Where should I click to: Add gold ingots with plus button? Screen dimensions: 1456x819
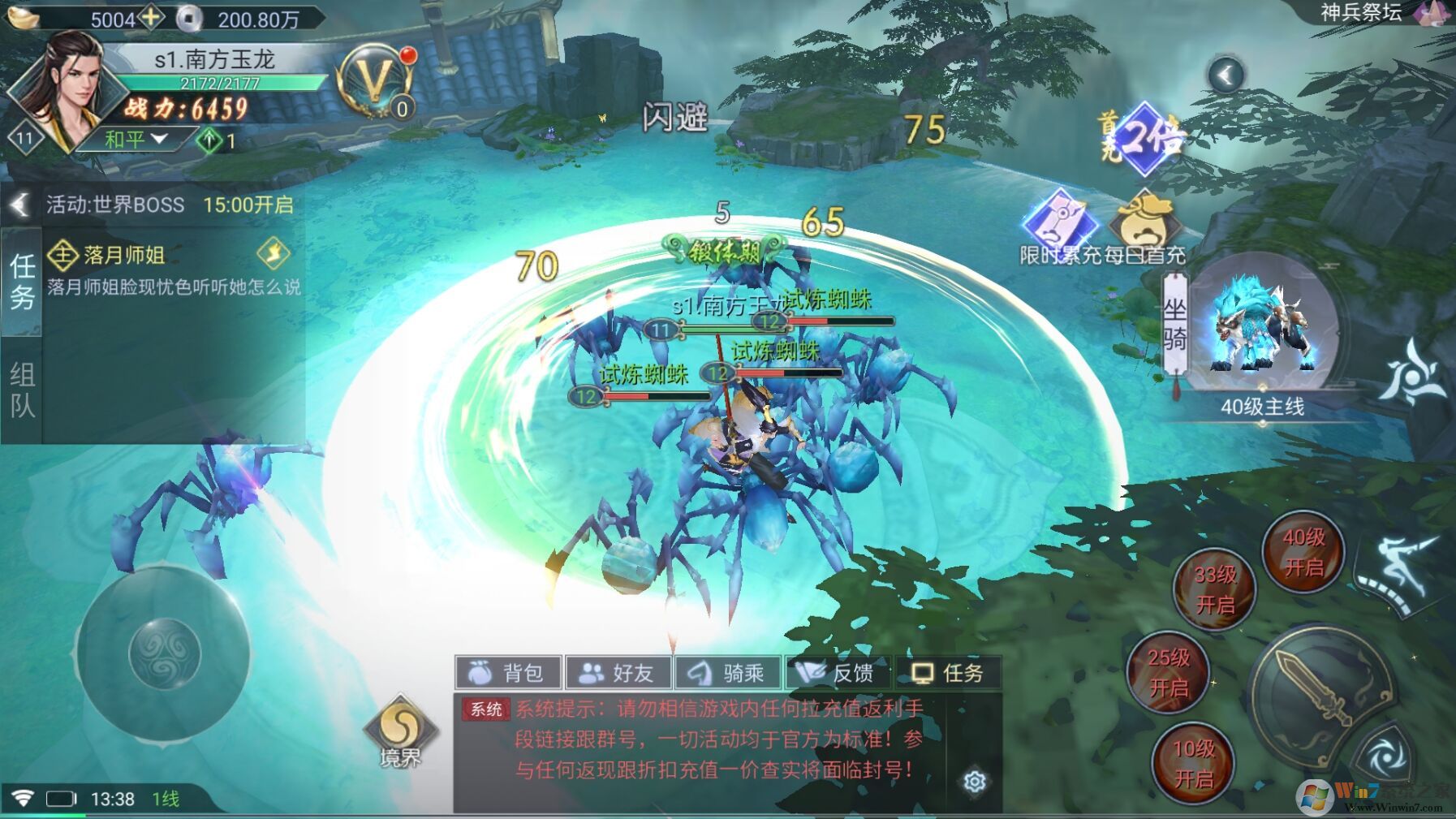tap(151, 17)
